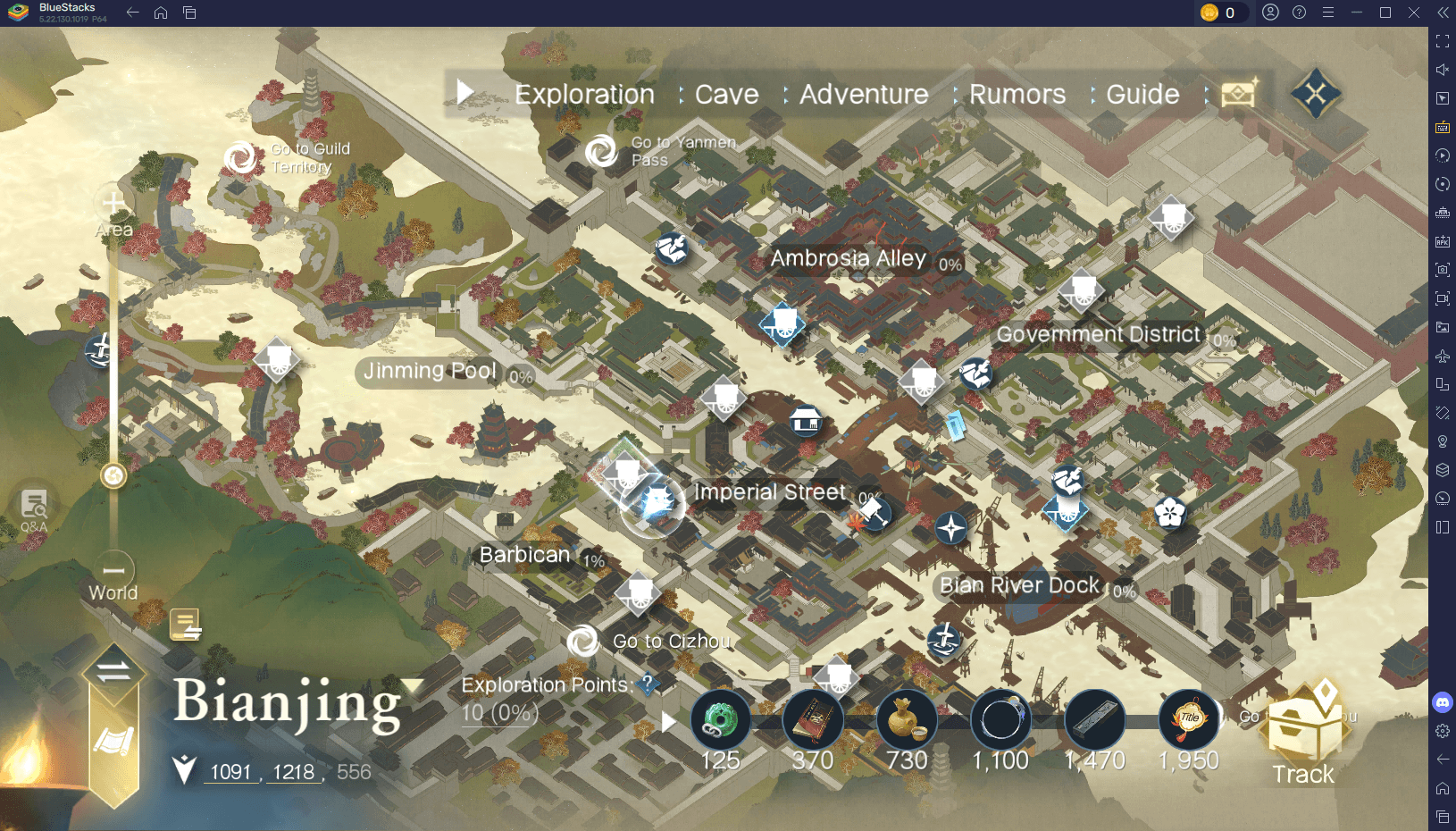The width and height of the screenshot is (1456, 831).
Task: Select the Ambrosia Alley area label
Action: pos(848,259)
